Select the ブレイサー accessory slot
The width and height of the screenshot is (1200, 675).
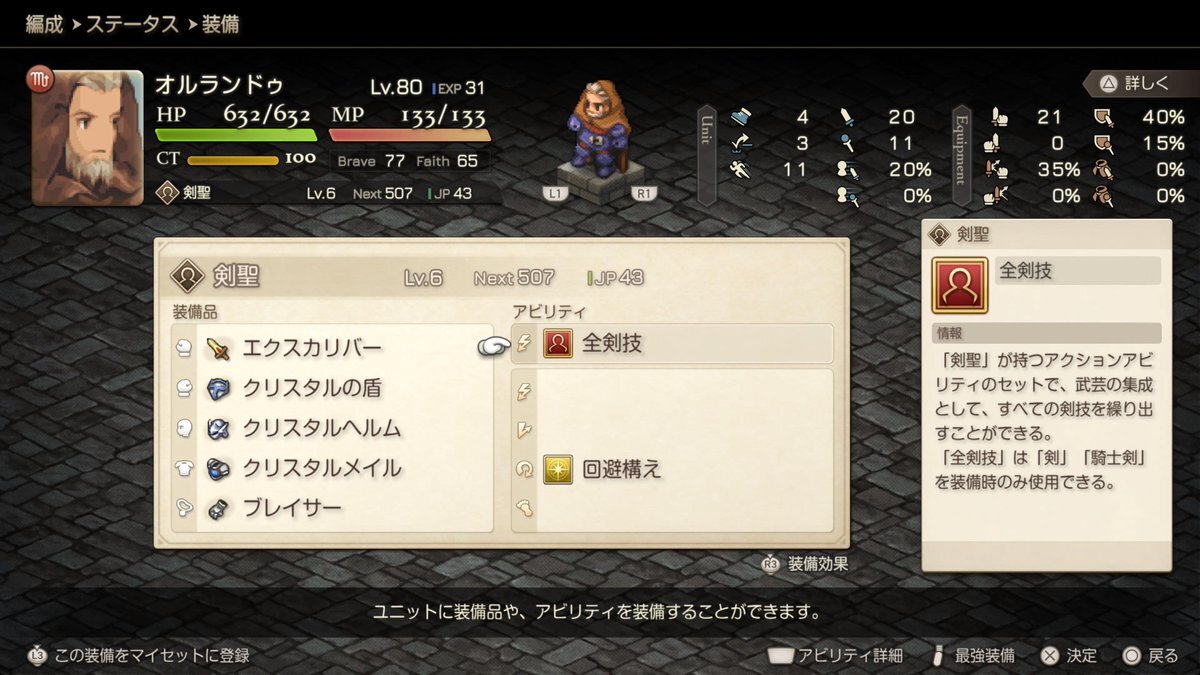click(x=292, y=508)
